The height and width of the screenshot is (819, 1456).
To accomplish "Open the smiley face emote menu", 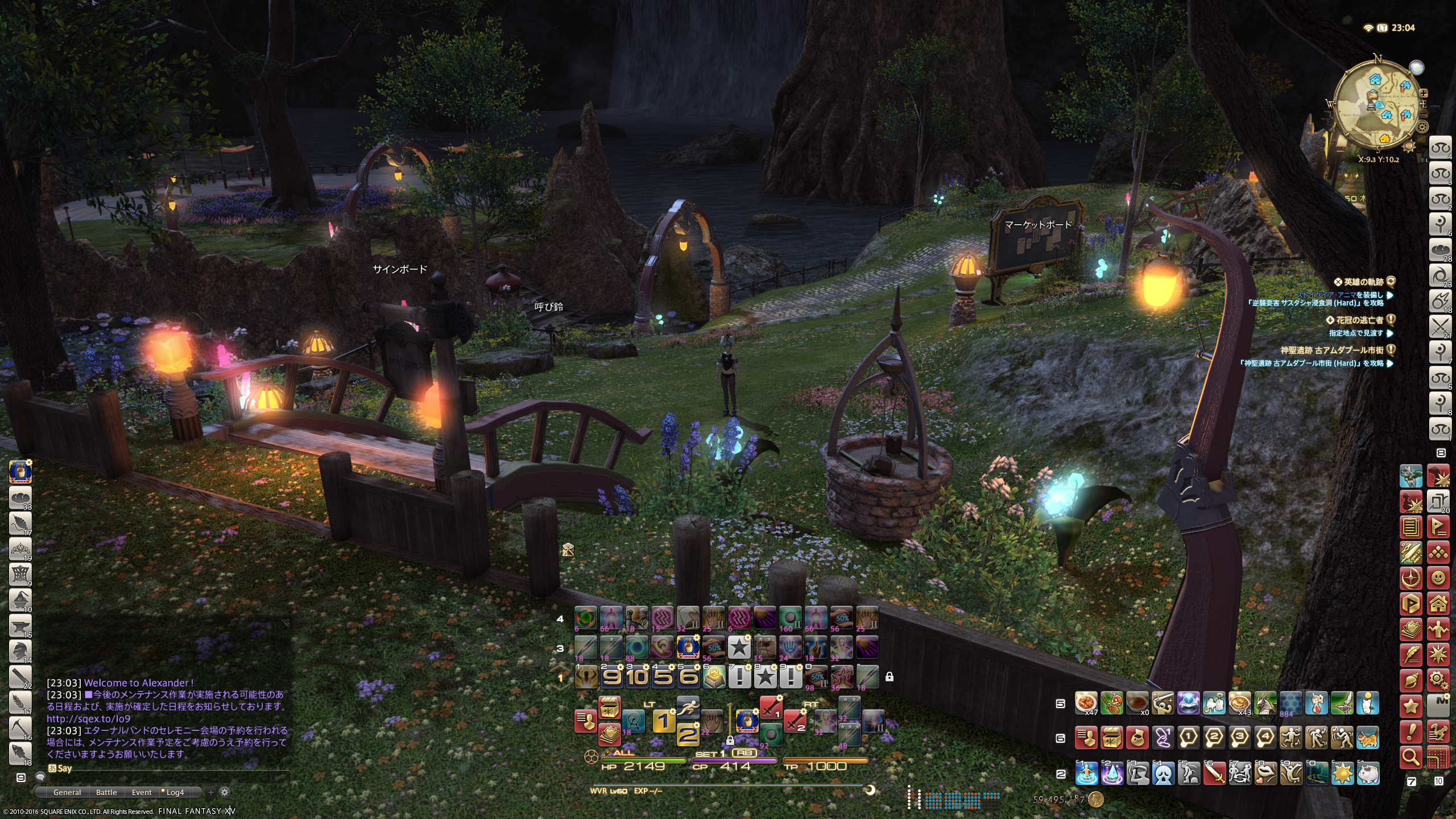I will click(x=1438, y=578).
